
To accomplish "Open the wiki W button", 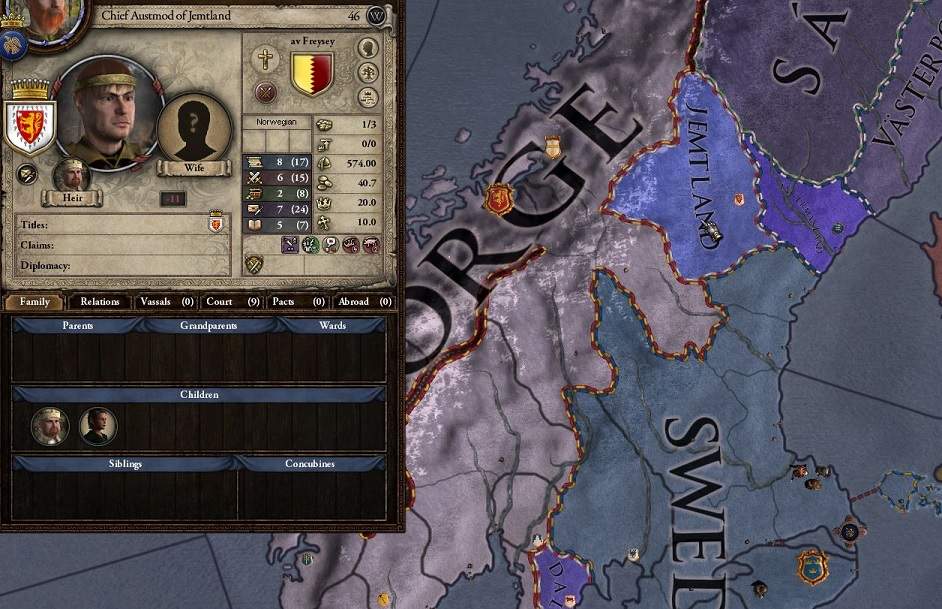I will tap(377, 16).
